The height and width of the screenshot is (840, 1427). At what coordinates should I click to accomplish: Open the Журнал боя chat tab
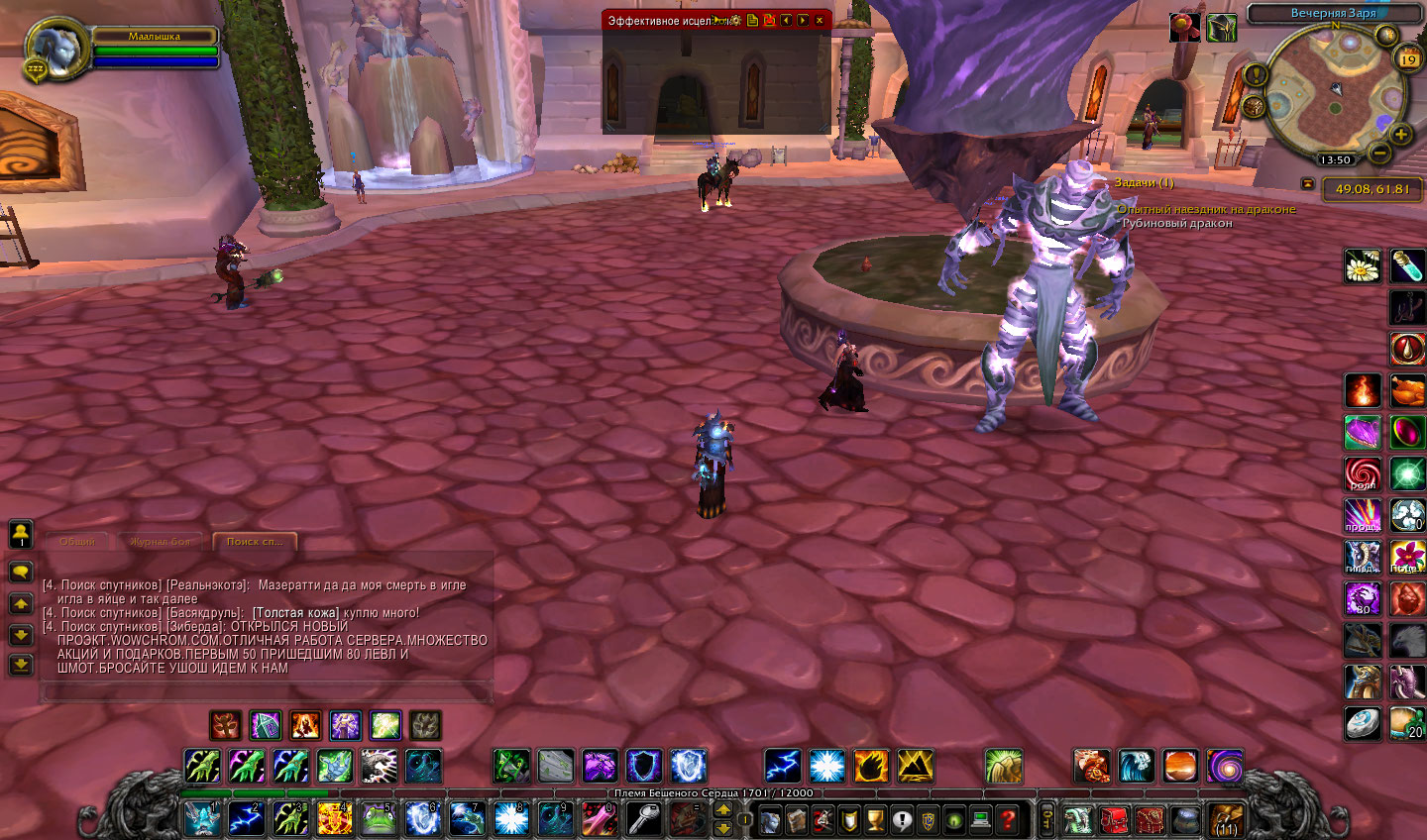click(160, 542)
